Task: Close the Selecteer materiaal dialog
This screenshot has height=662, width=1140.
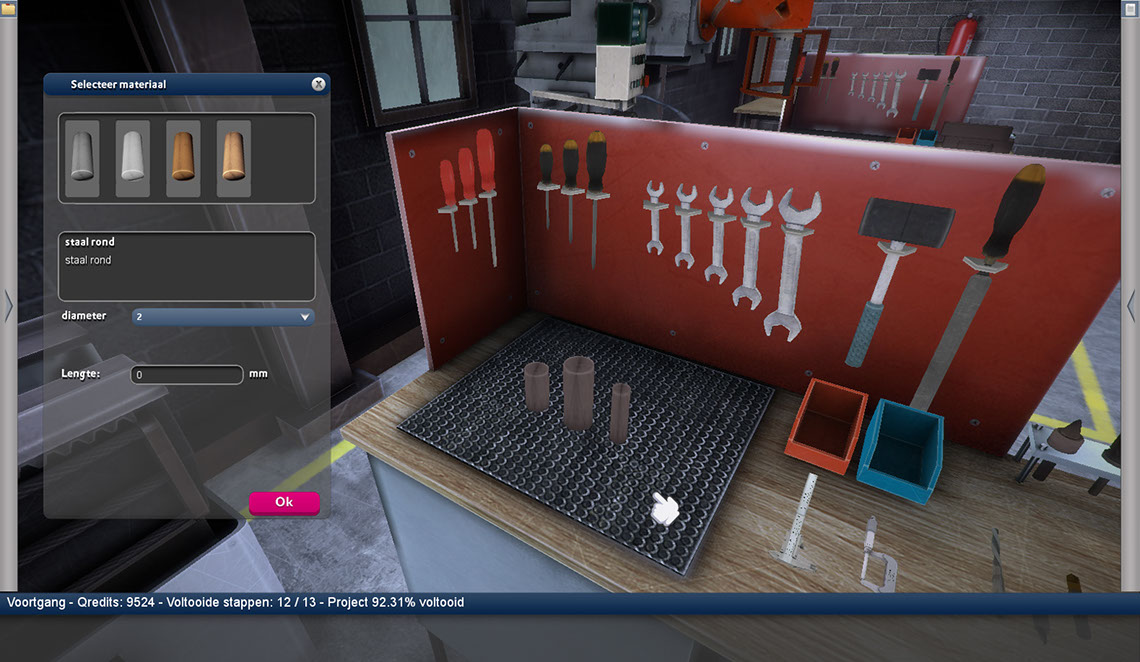Action: (318, 85)
